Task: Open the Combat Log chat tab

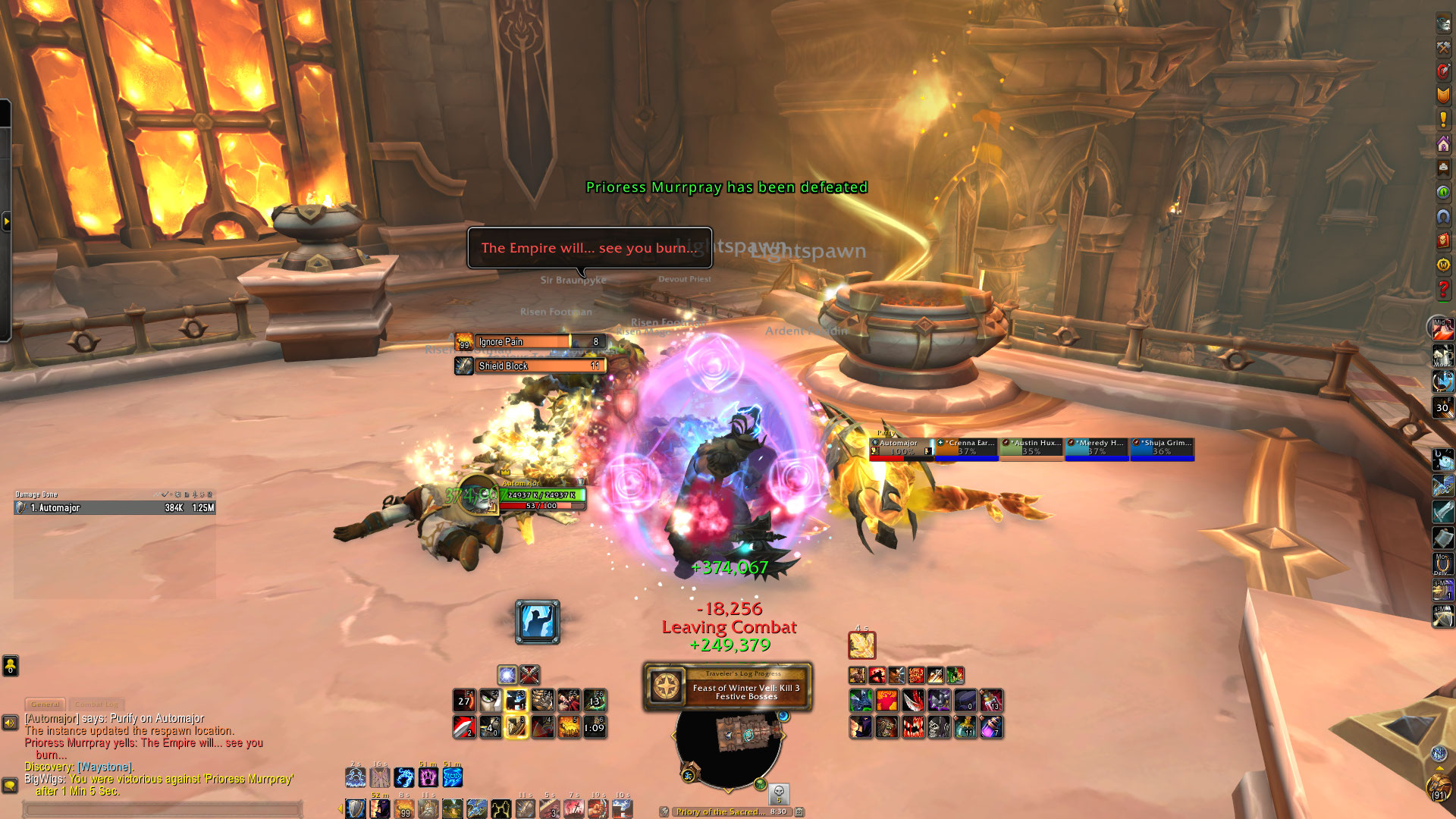Action: pos(96,704)
